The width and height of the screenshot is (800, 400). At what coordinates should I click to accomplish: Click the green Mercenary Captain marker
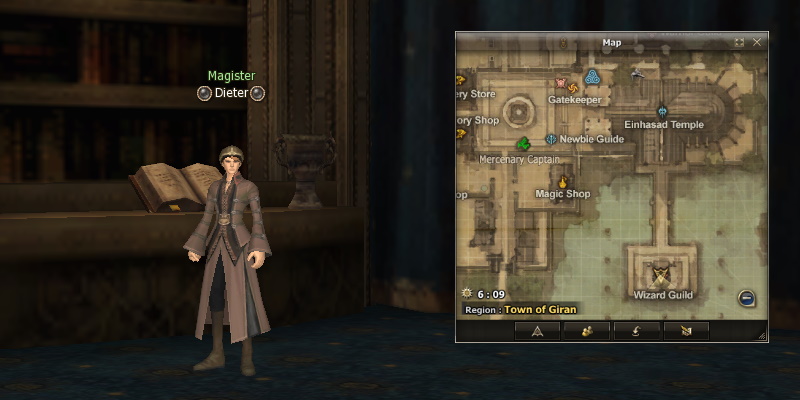(523, 144)
